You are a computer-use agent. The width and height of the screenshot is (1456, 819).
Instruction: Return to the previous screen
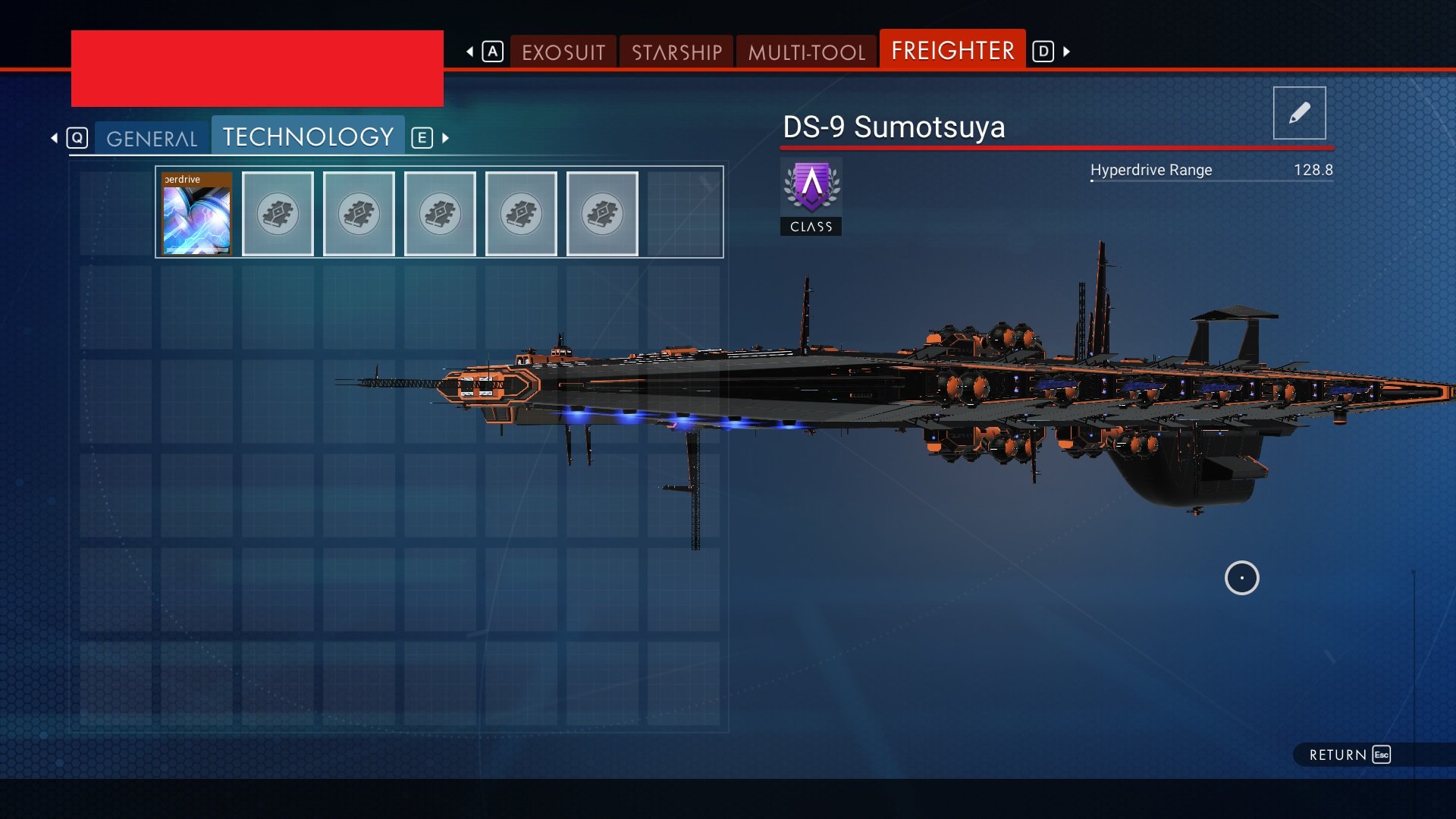1349,755
